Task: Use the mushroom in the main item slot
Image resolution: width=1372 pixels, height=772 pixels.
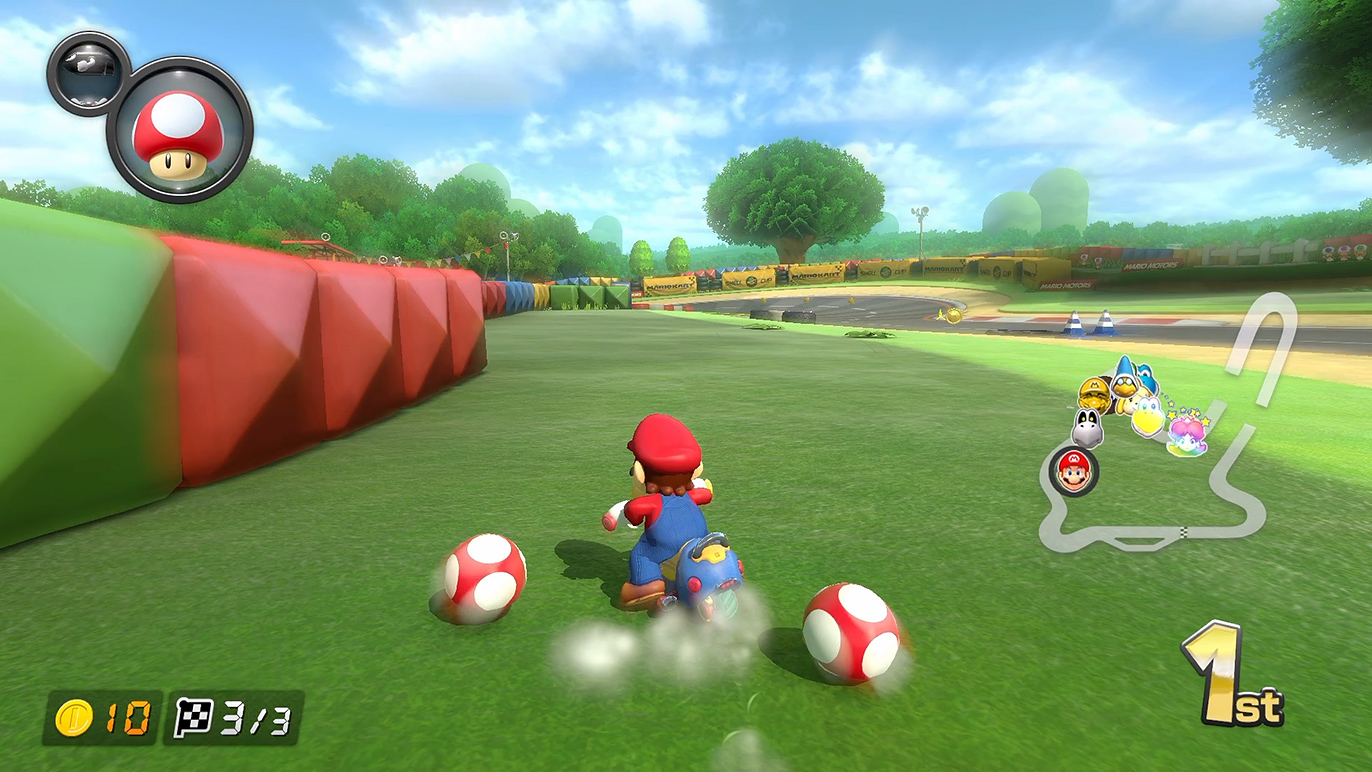Action: pyautogui.click(x=179, y=130)
